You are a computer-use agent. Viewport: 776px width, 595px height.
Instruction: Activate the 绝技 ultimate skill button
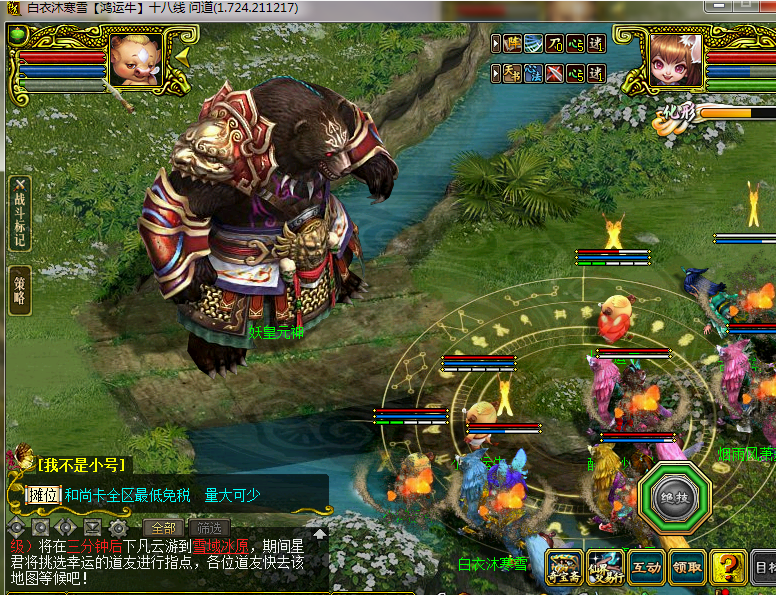tap(675, 497)
